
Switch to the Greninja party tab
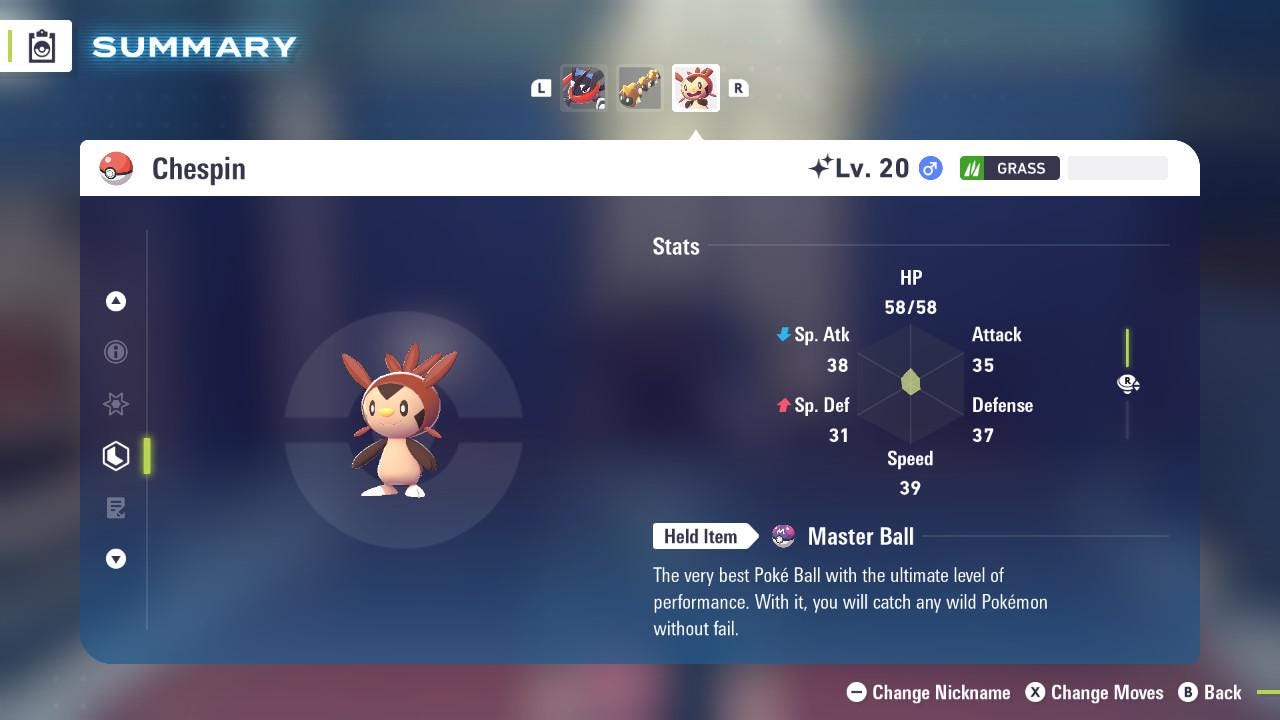pos(584,87)
